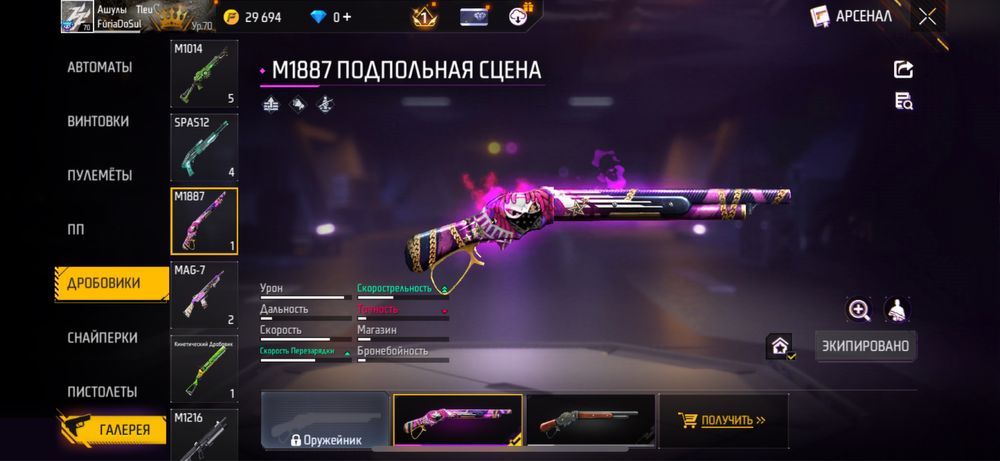
Task: Switch to the Автоматы weapon category
Action: [99, 67]
